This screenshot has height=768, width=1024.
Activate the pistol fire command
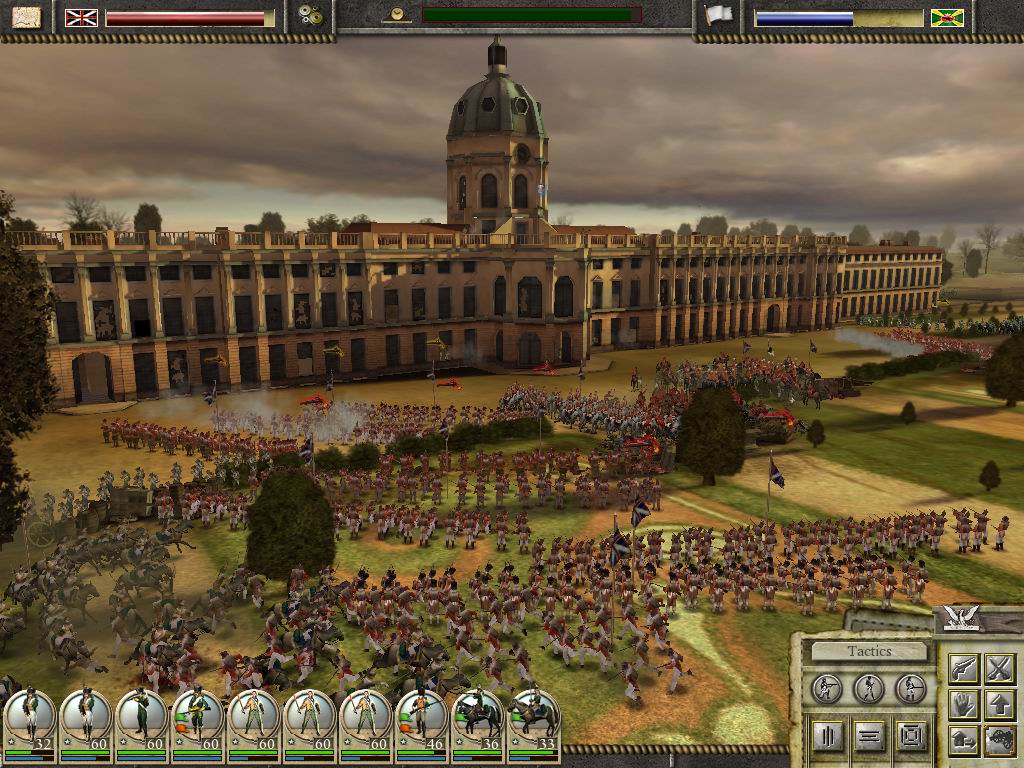click(x=963, y=668)
